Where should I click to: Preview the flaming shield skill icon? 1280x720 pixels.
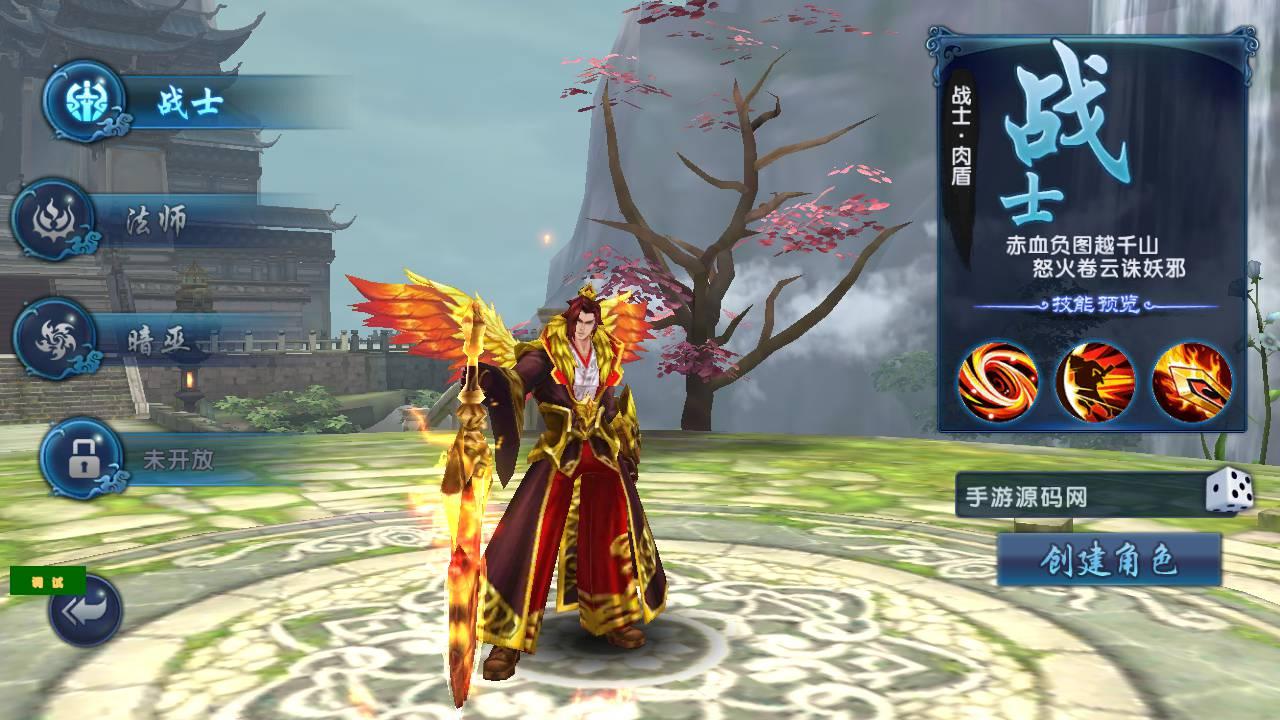click(1191, 382)
